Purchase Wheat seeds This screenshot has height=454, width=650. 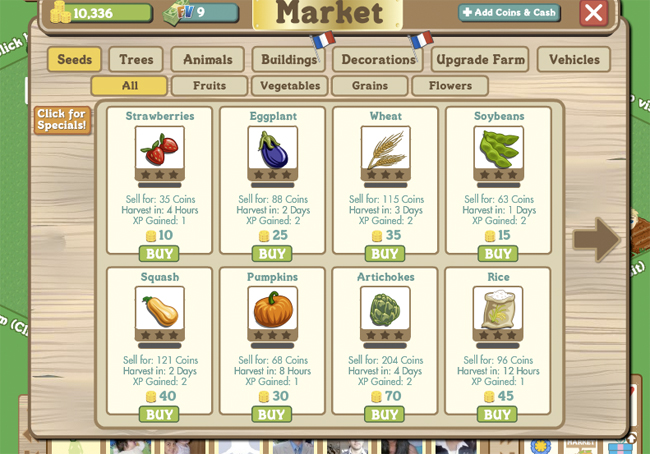(385, 254)
